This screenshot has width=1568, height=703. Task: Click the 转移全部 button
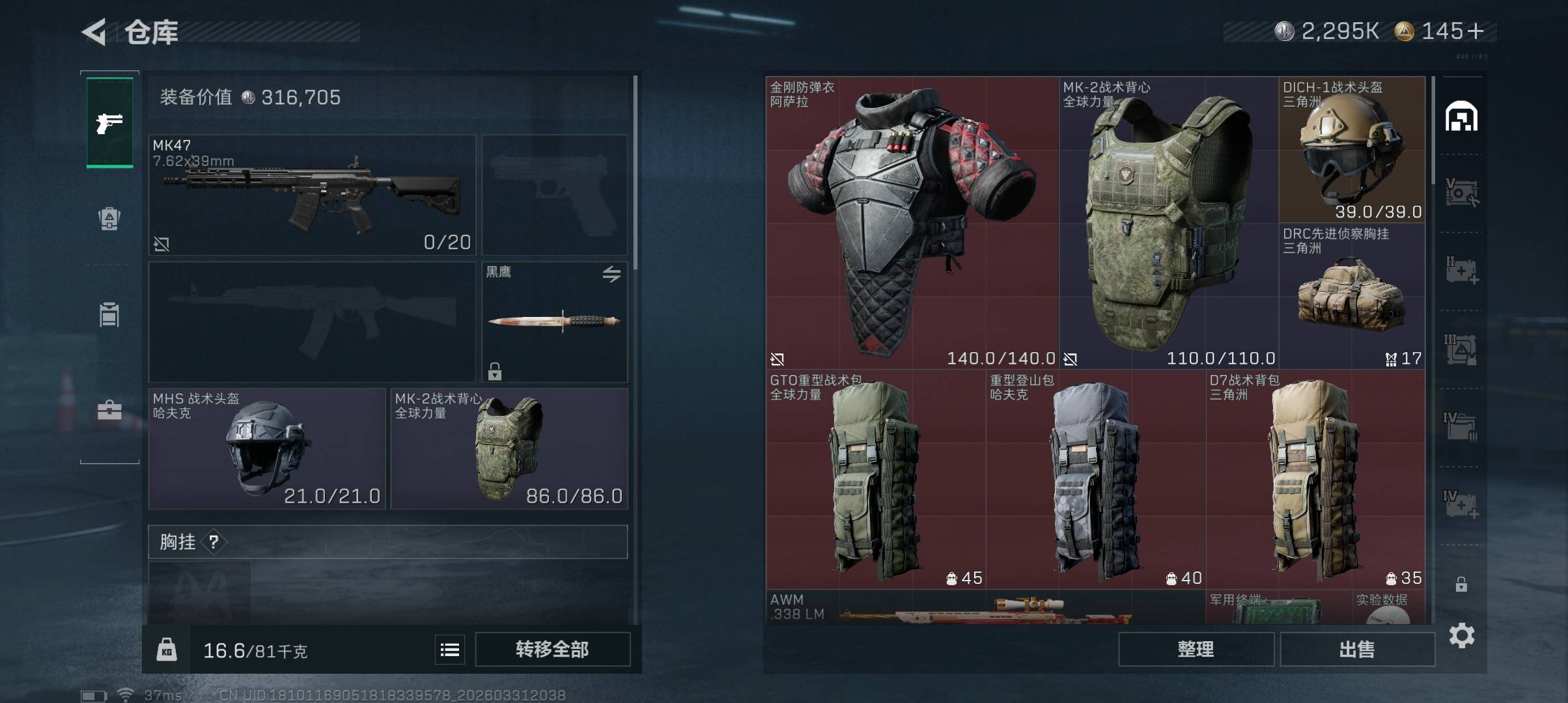552,649
